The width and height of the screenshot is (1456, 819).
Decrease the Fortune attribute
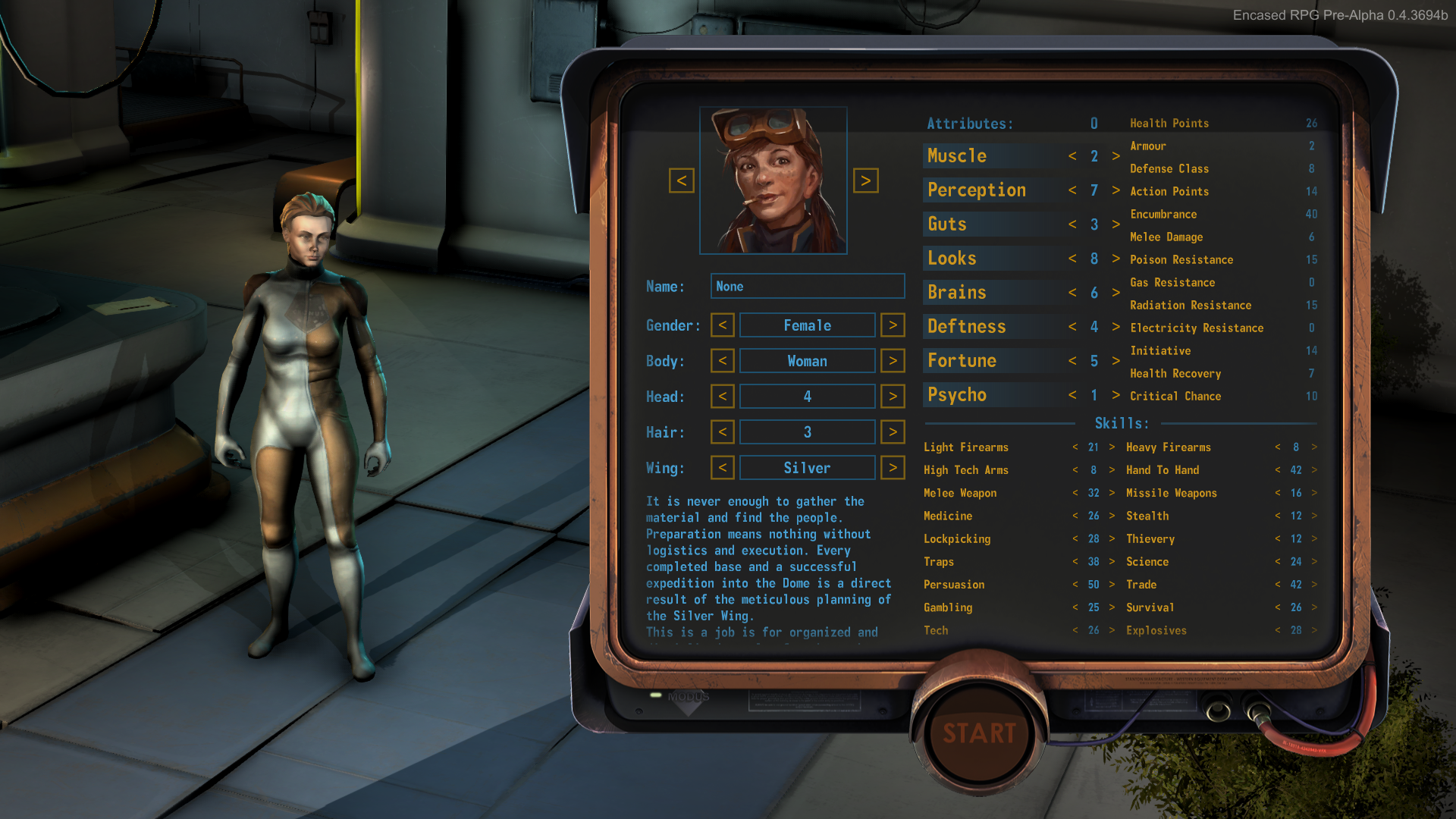coord(1072,361)
